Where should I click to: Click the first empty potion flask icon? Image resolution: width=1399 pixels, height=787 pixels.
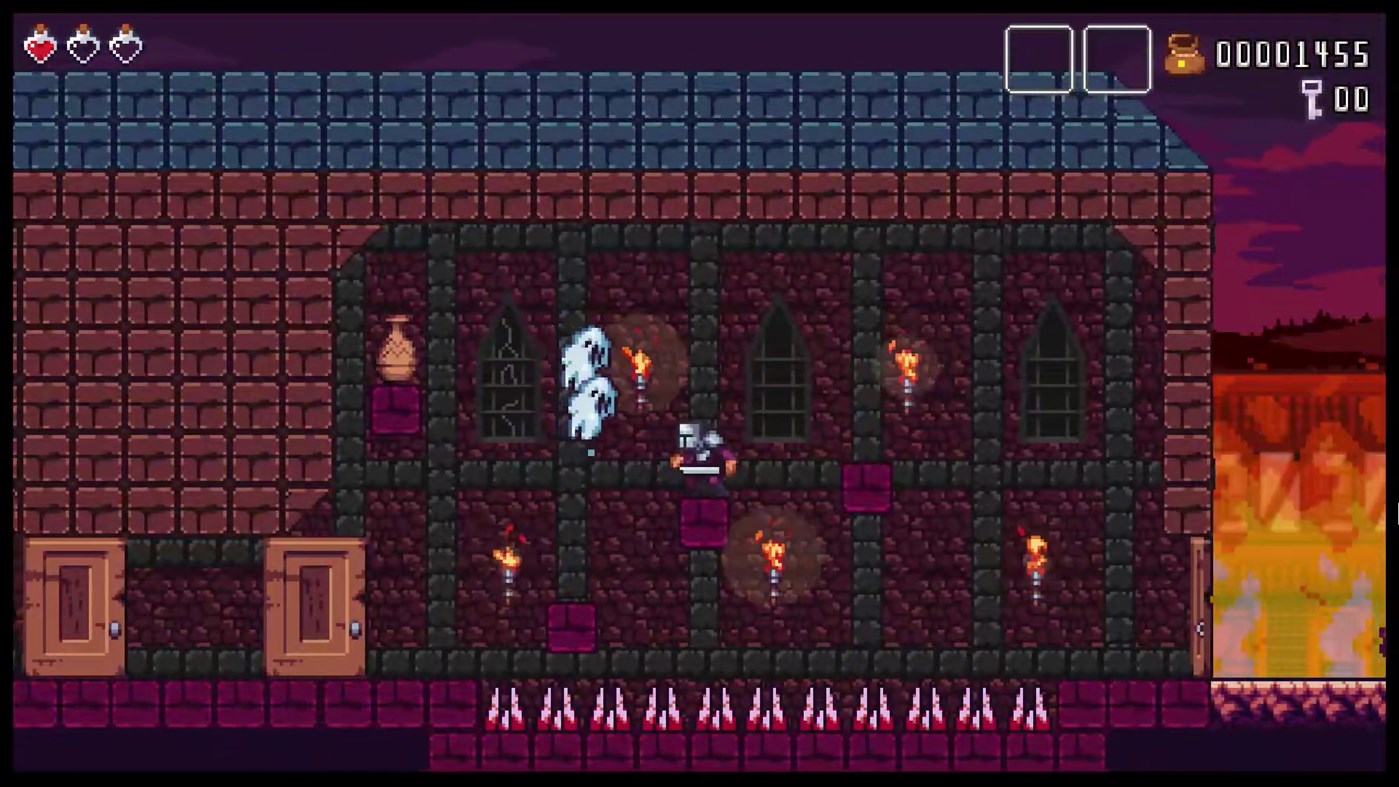[83, 45]
